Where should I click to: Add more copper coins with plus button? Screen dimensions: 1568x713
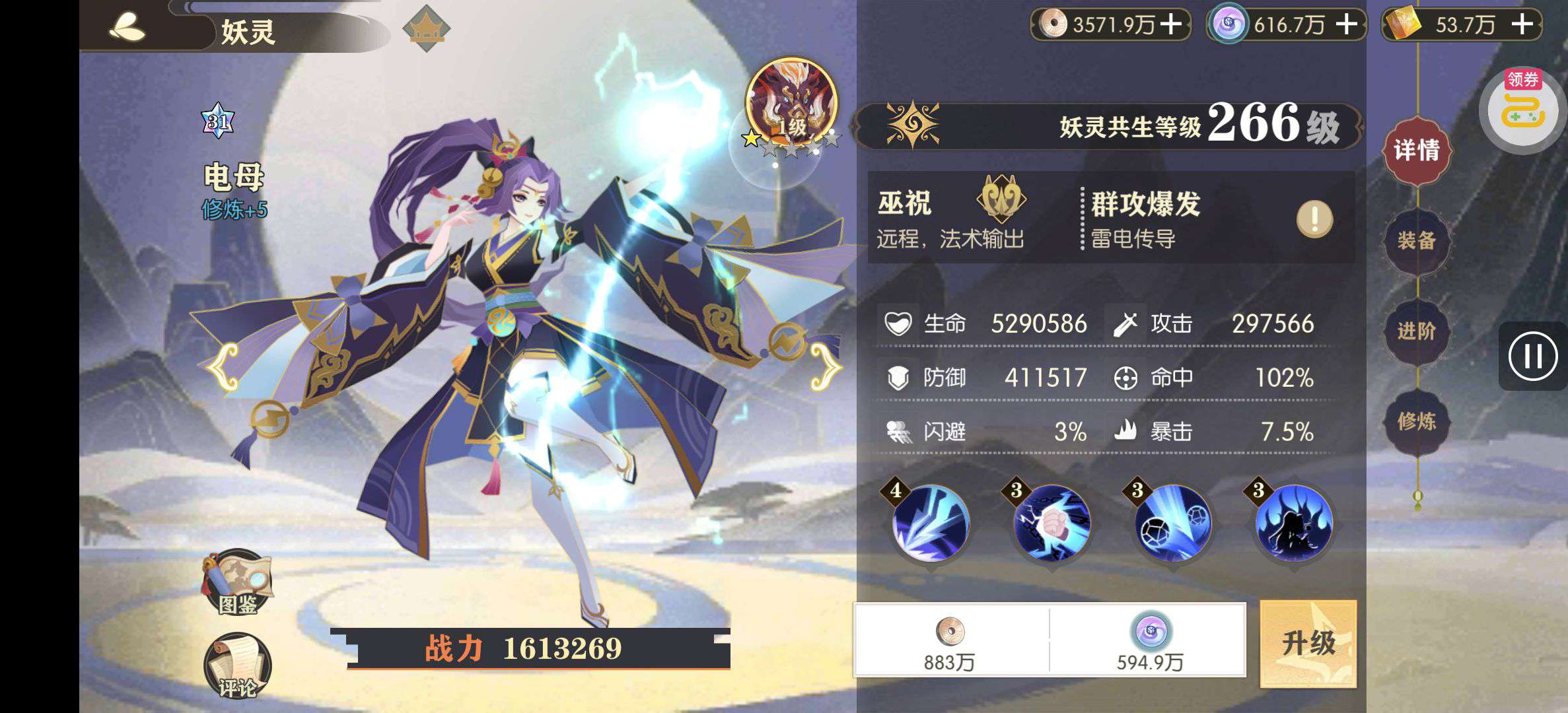(x=1172, y=25)
